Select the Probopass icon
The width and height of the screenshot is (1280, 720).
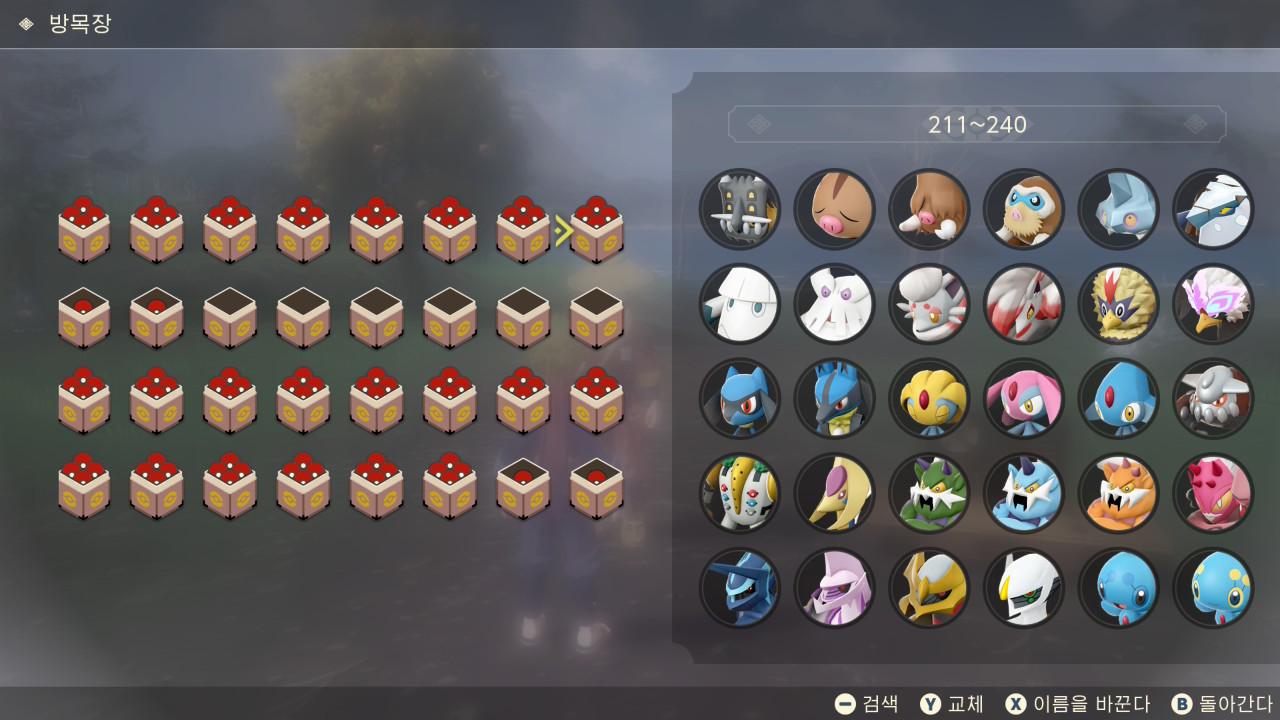point(740,209)
